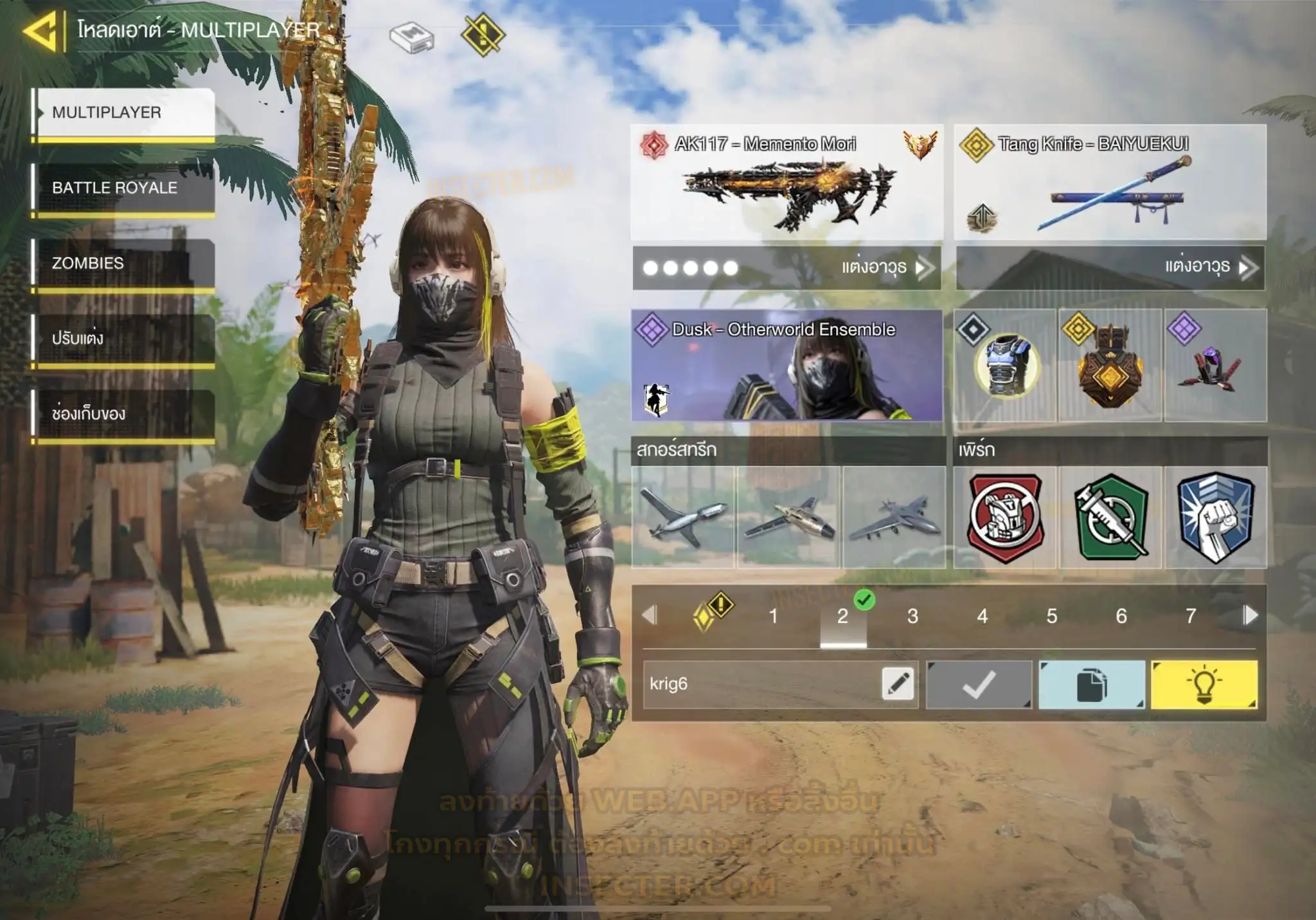Image resolution: width=1316 pixels, height=920 pixels.
Task: Confirm loadout with the checkmark button
Action: coord(979,685)
